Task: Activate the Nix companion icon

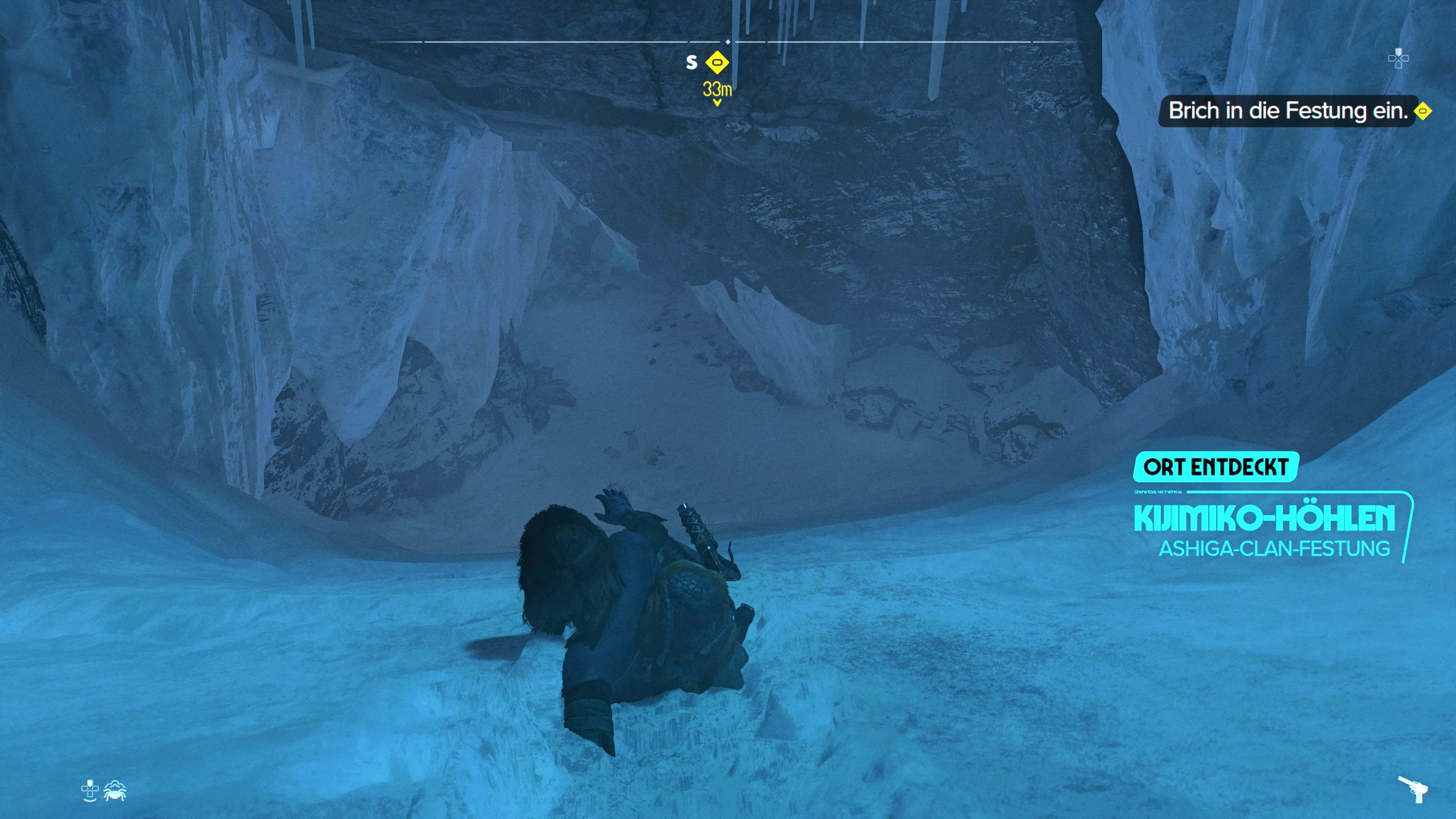Action: click(115, 791)
